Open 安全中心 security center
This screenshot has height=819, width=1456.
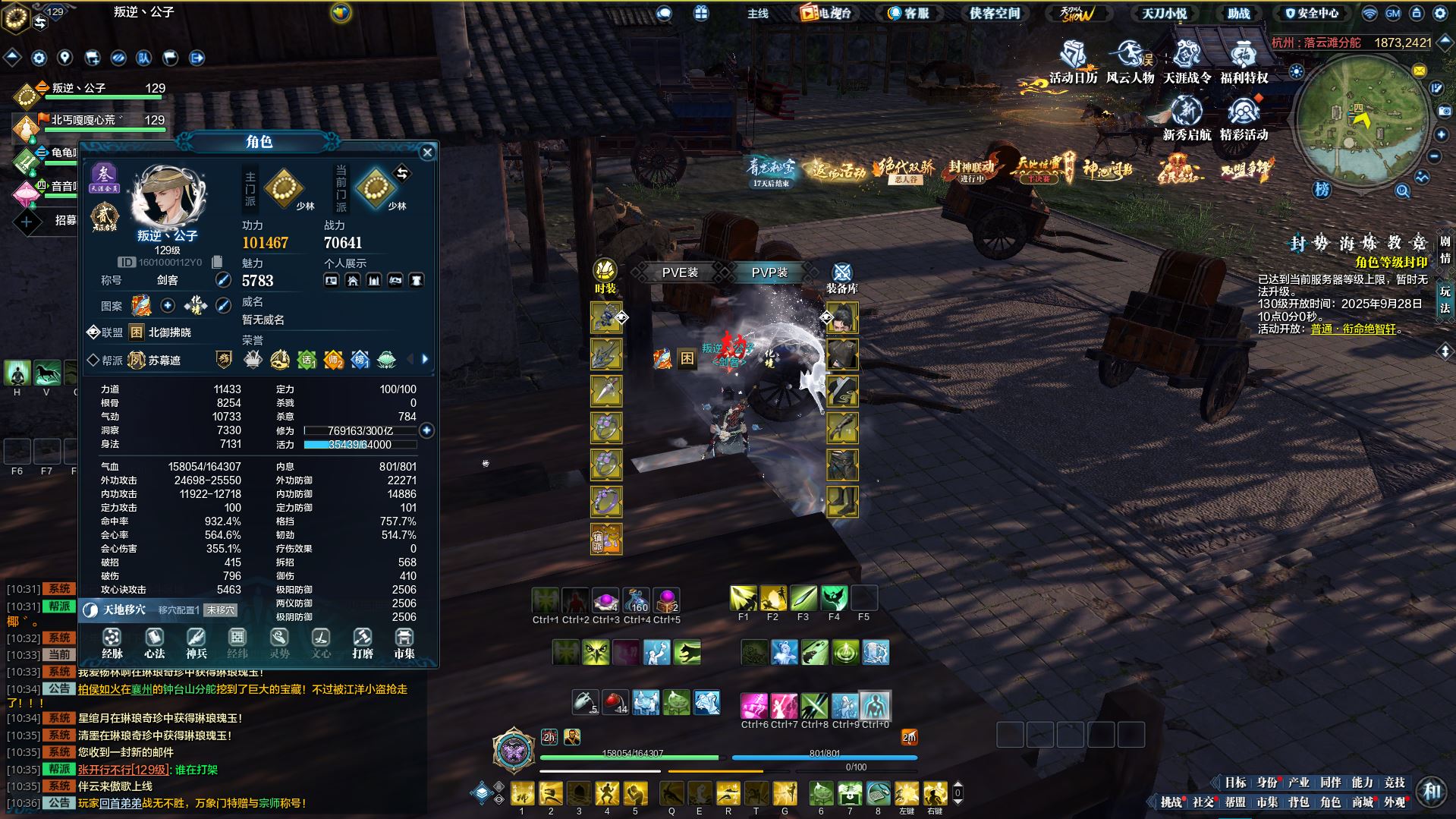[x=1312, y=13]
